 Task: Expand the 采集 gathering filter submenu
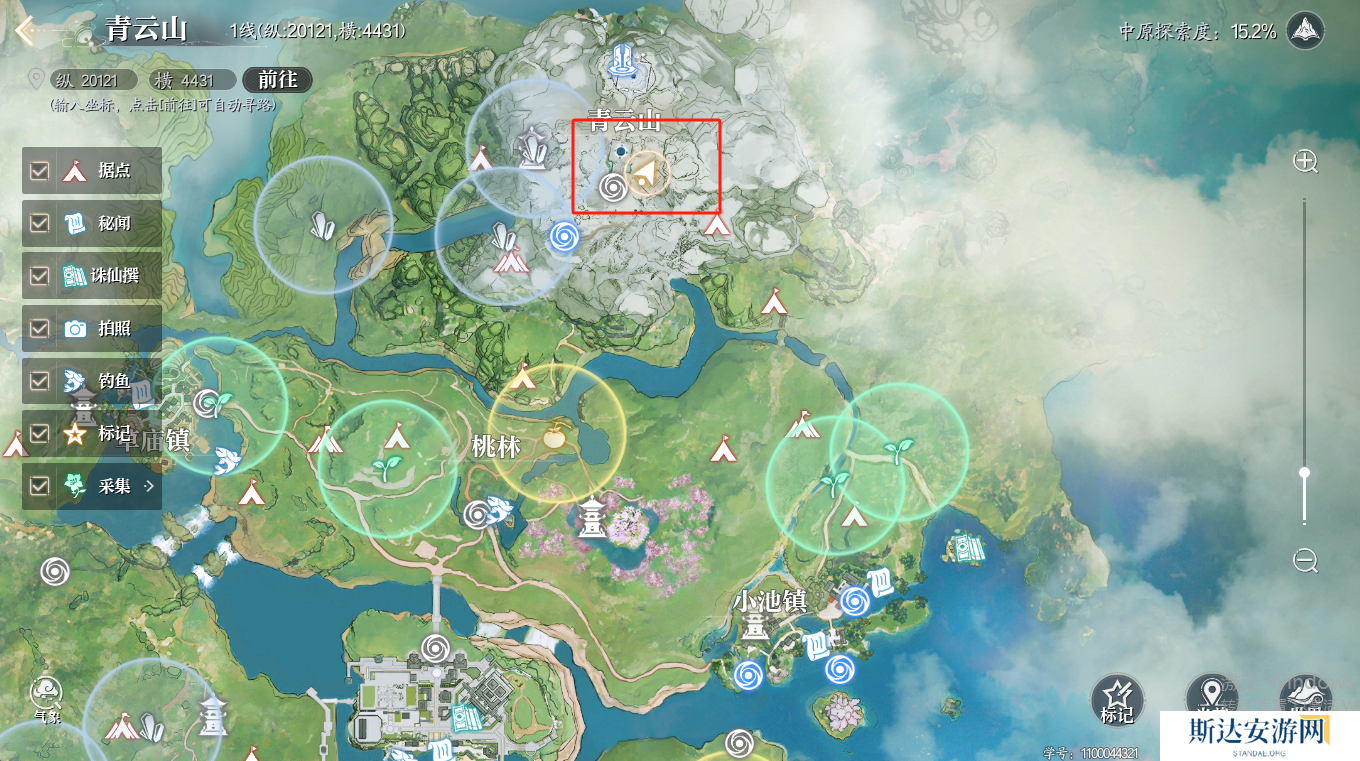pyautogui.click(x=150, y=486)
